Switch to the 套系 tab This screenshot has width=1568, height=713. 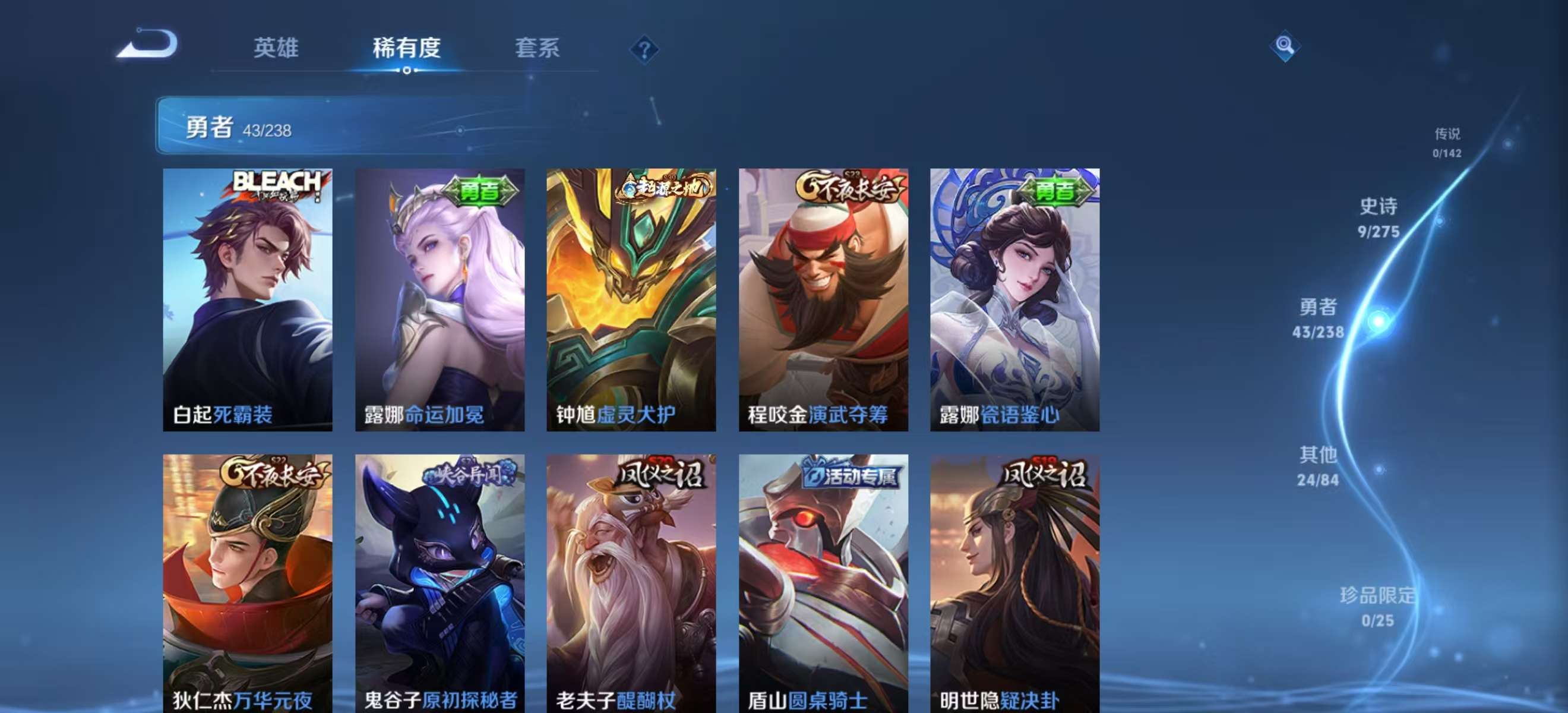click(x=537, y=49)
